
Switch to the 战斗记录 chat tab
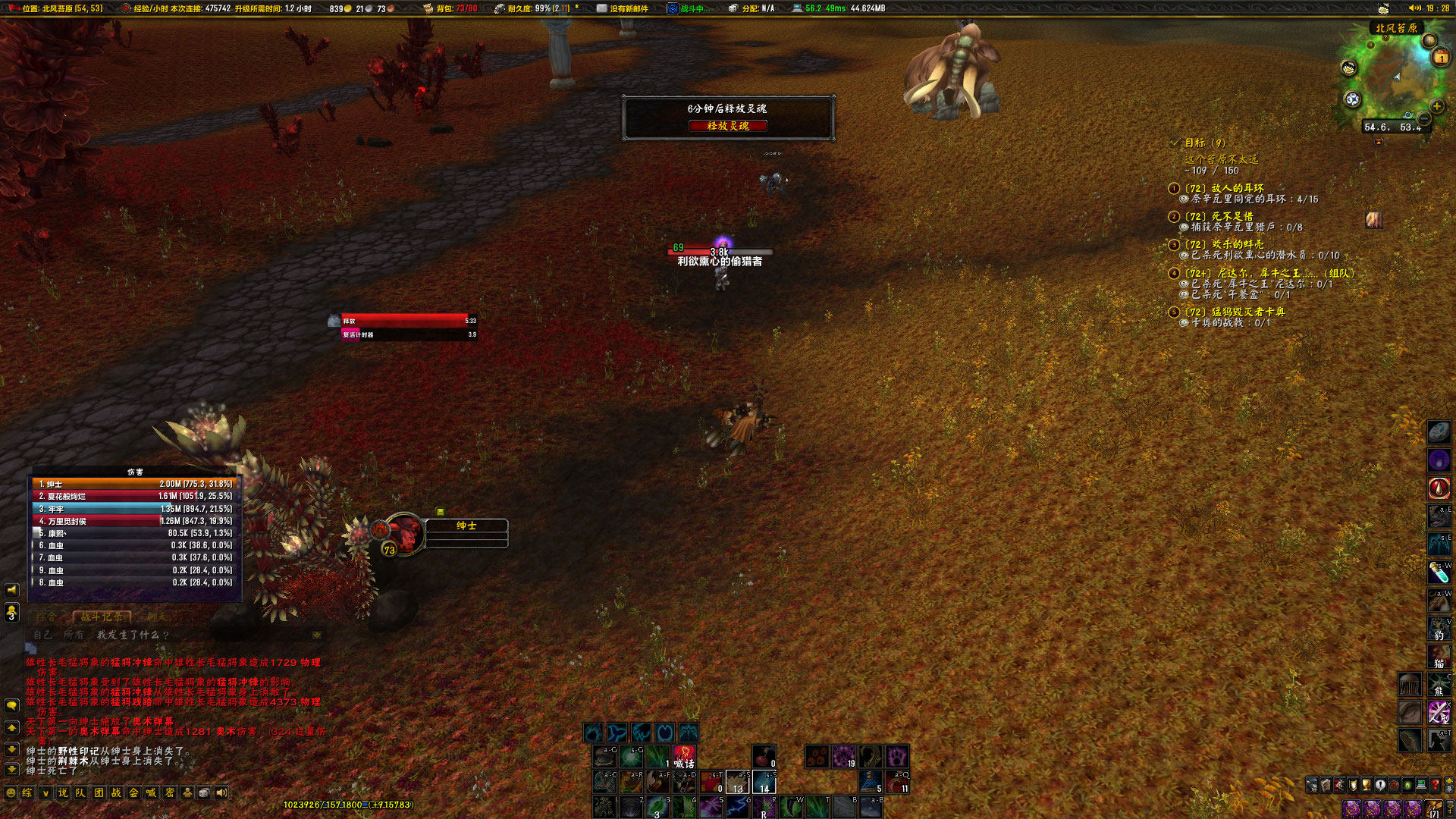(102, 617)
